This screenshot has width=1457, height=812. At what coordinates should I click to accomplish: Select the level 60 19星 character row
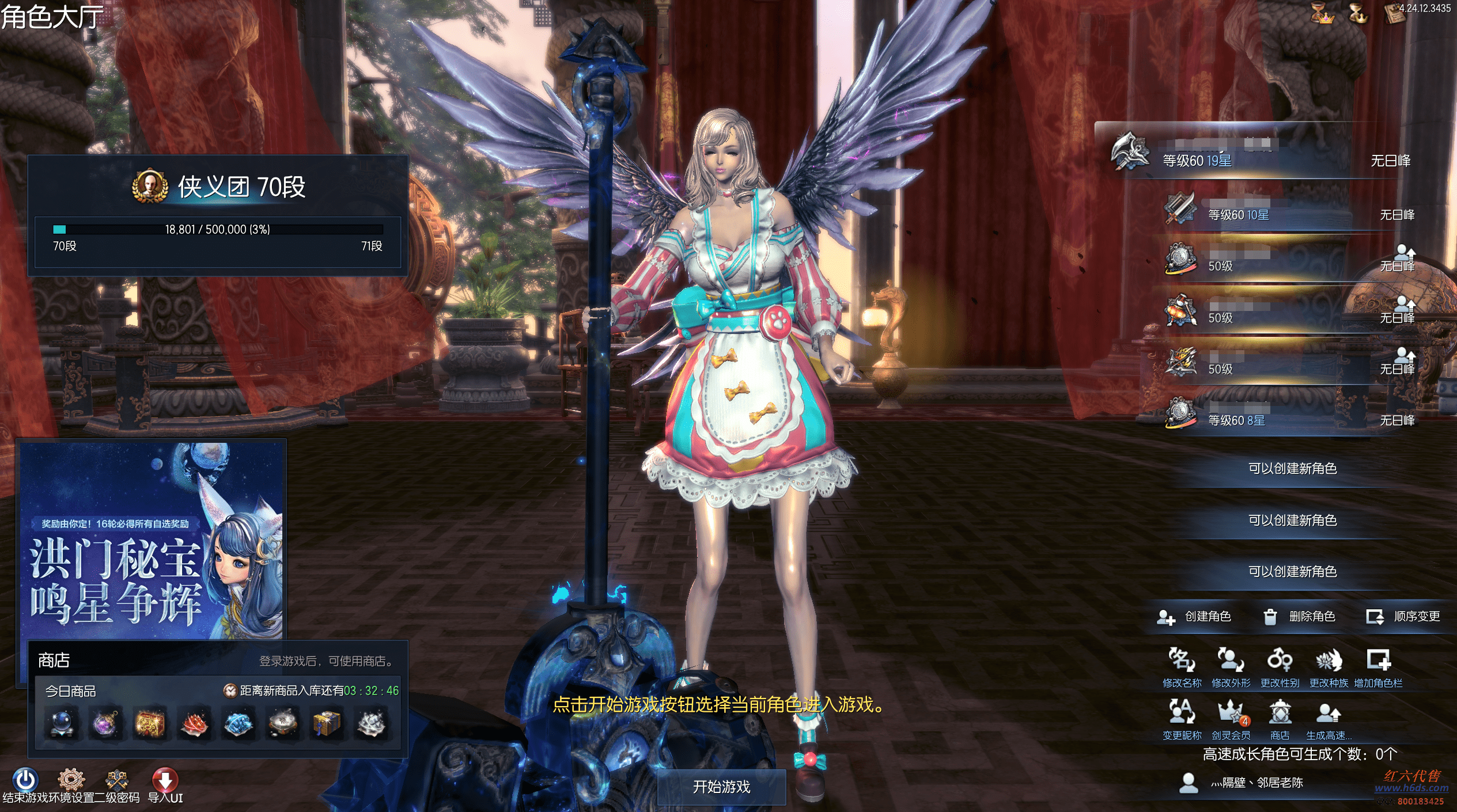(x=1256, y=154)
